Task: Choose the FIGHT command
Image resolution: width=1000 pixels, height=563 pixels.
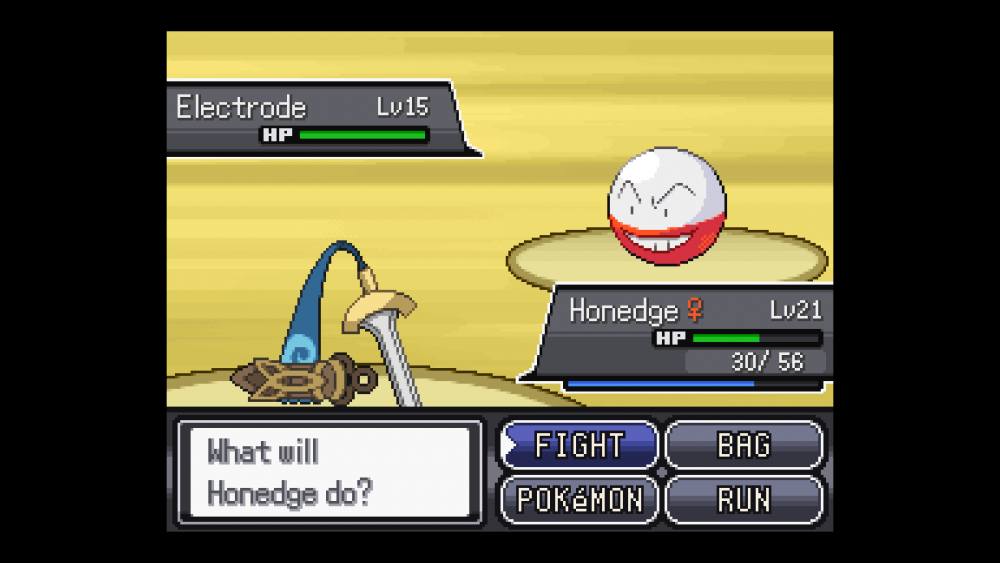Action: pos(579,445)
